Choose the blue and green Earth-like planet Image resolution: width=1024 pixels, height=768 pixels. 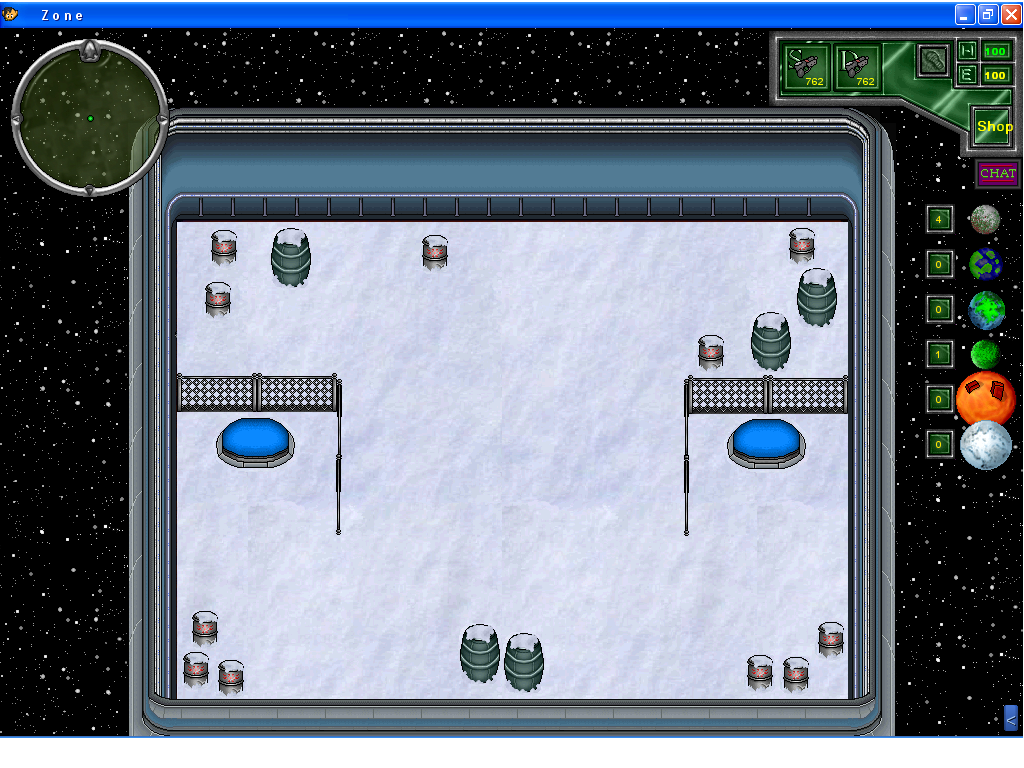[985, 264]
